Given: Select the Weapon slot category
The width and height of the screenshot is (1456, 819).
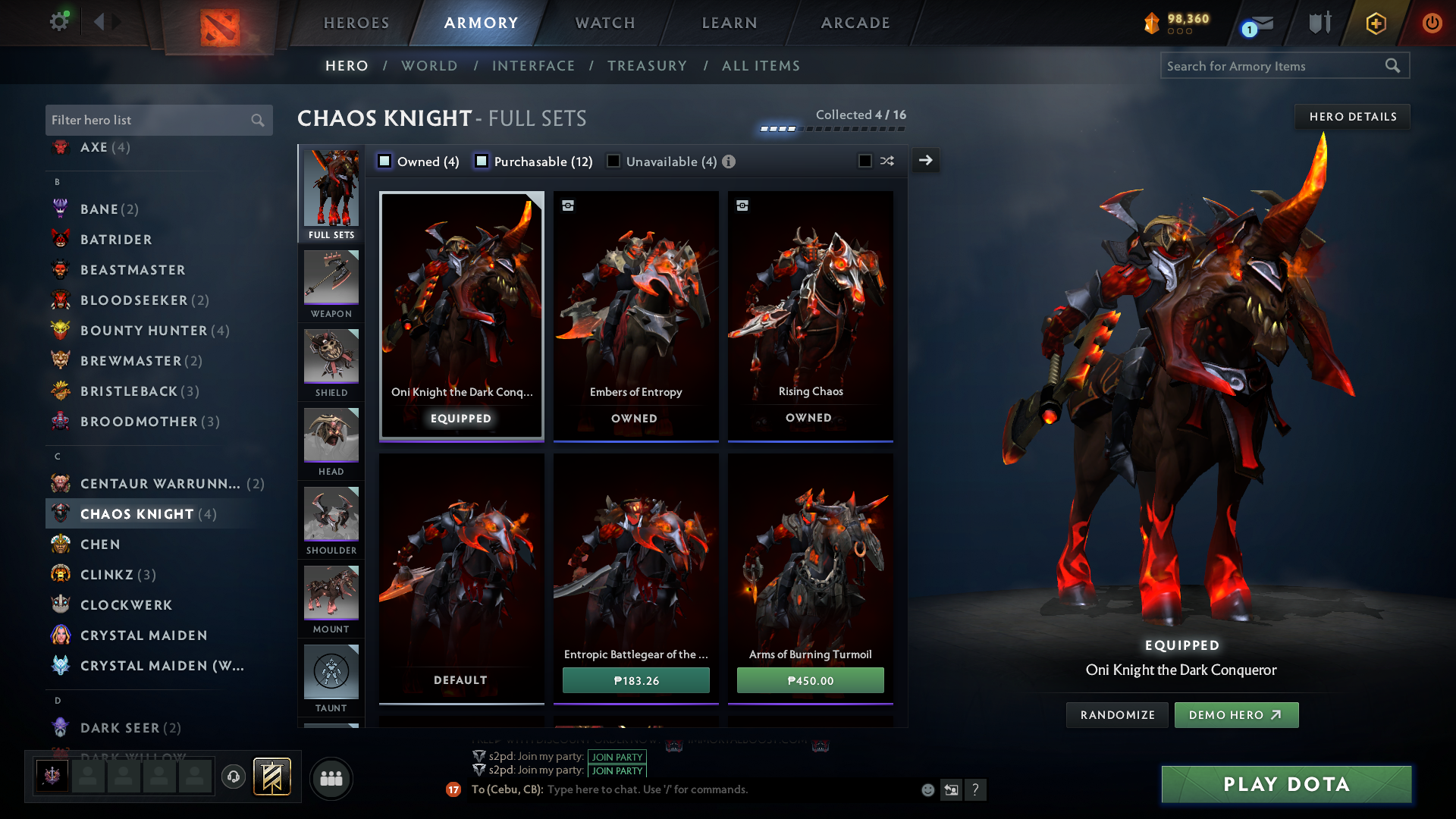Looking at the screenshot, I should click(331, 284).
